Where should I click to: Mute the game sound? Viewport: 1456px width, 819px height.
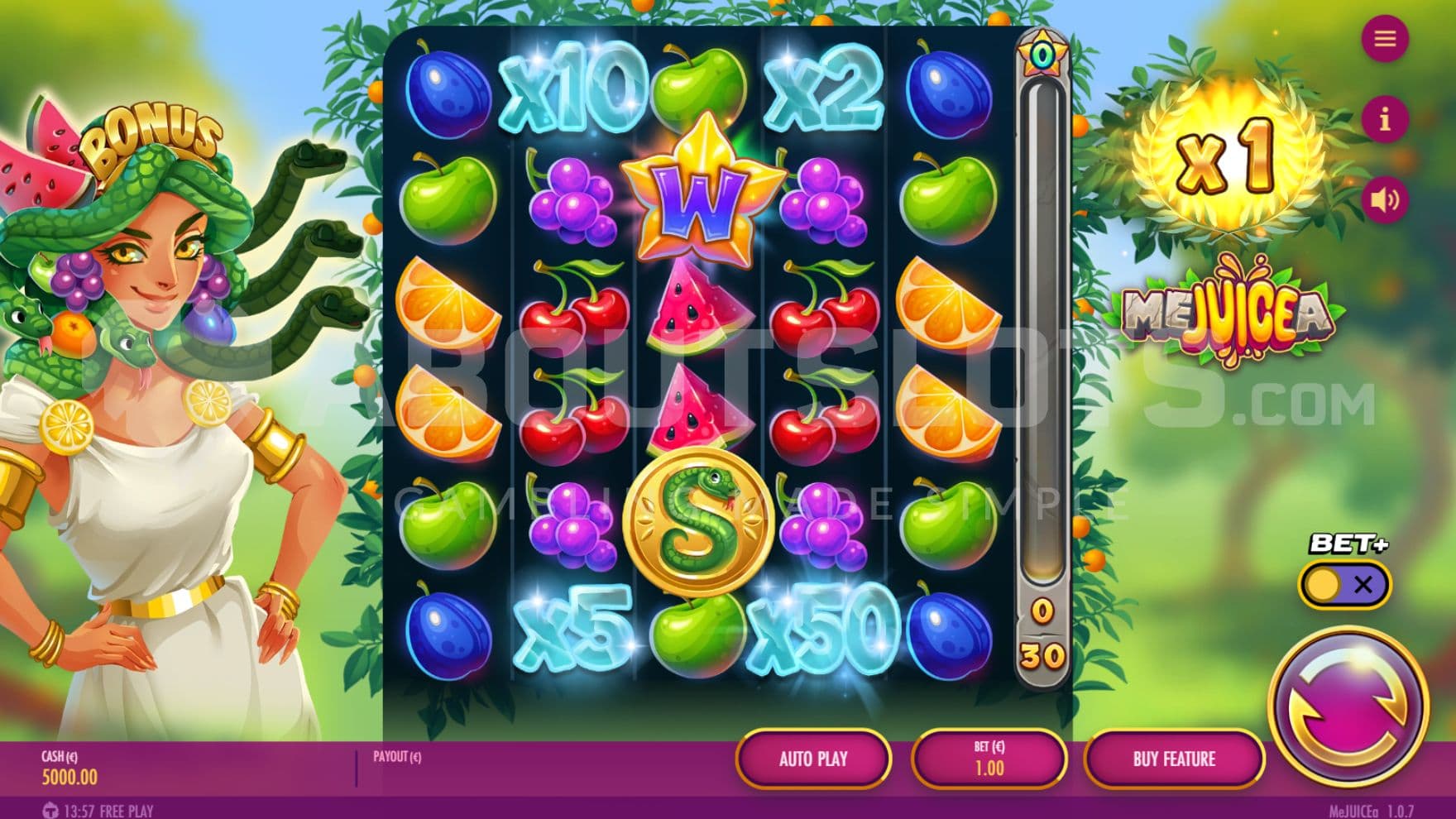(x=1385, y=199)
